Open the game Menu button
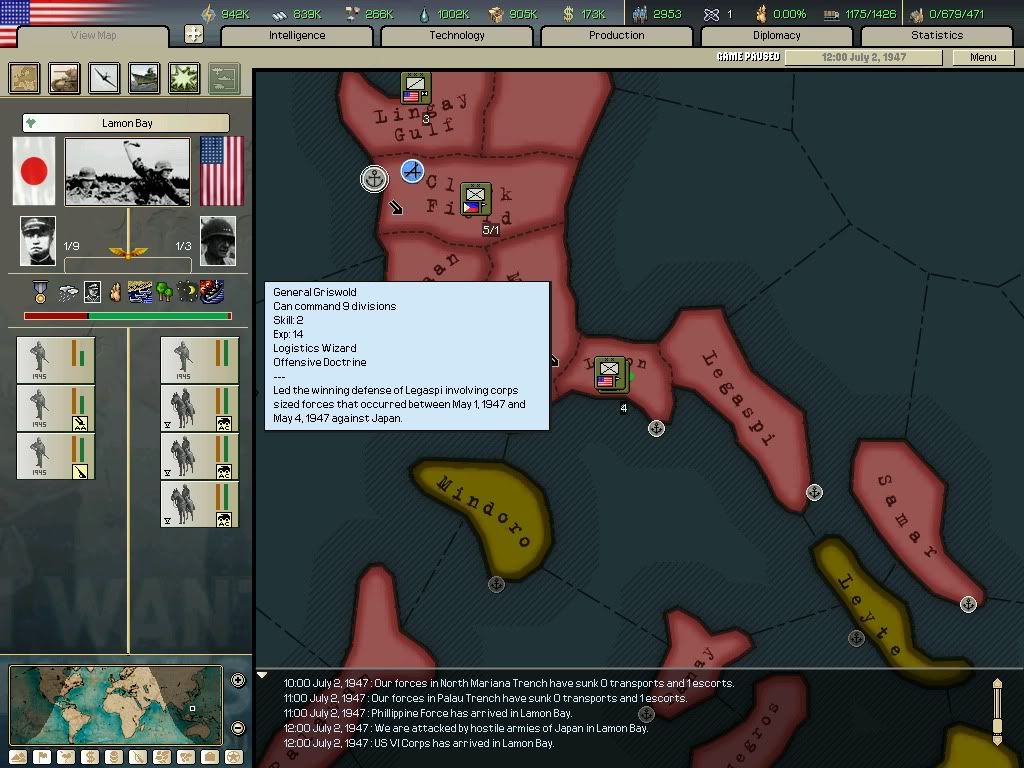 point(983,57)
